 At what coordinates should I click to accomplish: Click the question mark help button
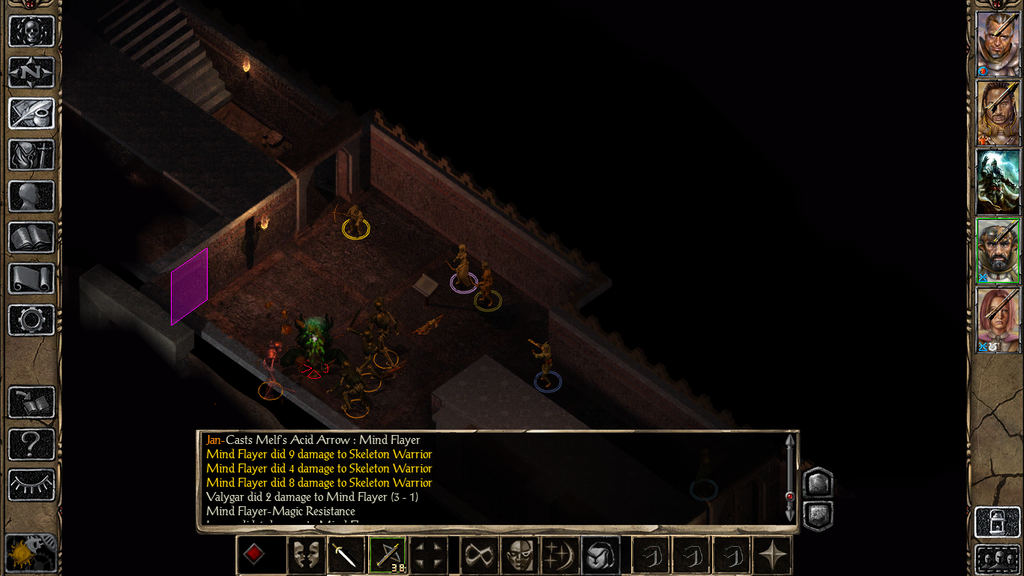pyautogui.click(x=31, y=444)
